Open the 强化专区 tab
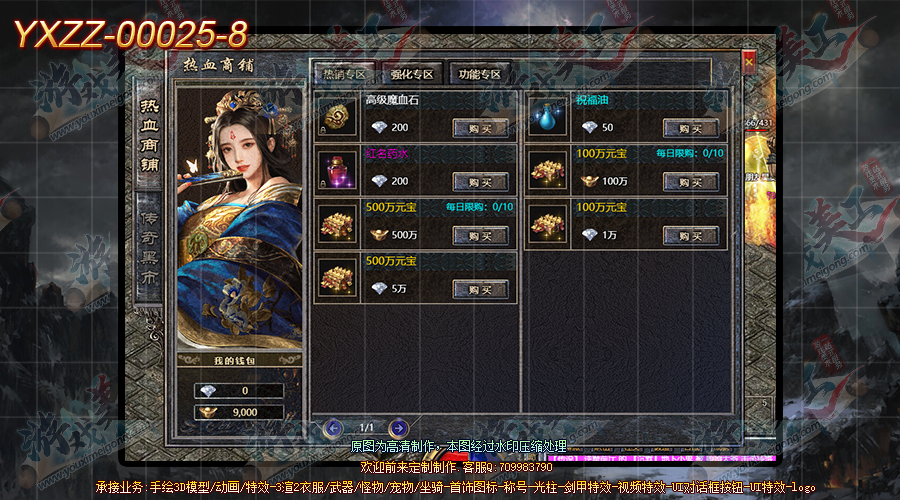This screenshot has height=500, width=900. (x=413, y=75)
